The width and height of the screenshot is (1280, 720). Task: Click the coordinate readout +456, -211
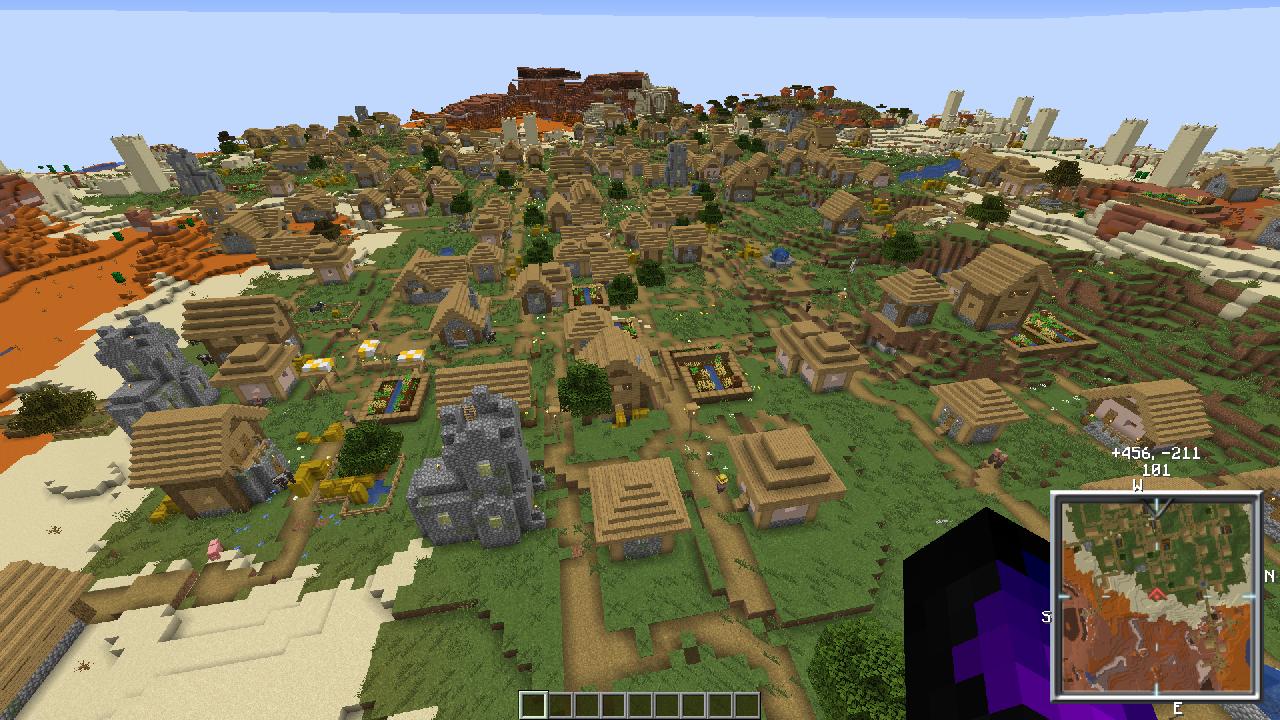pyautogui.click(x=1155, y=453)
